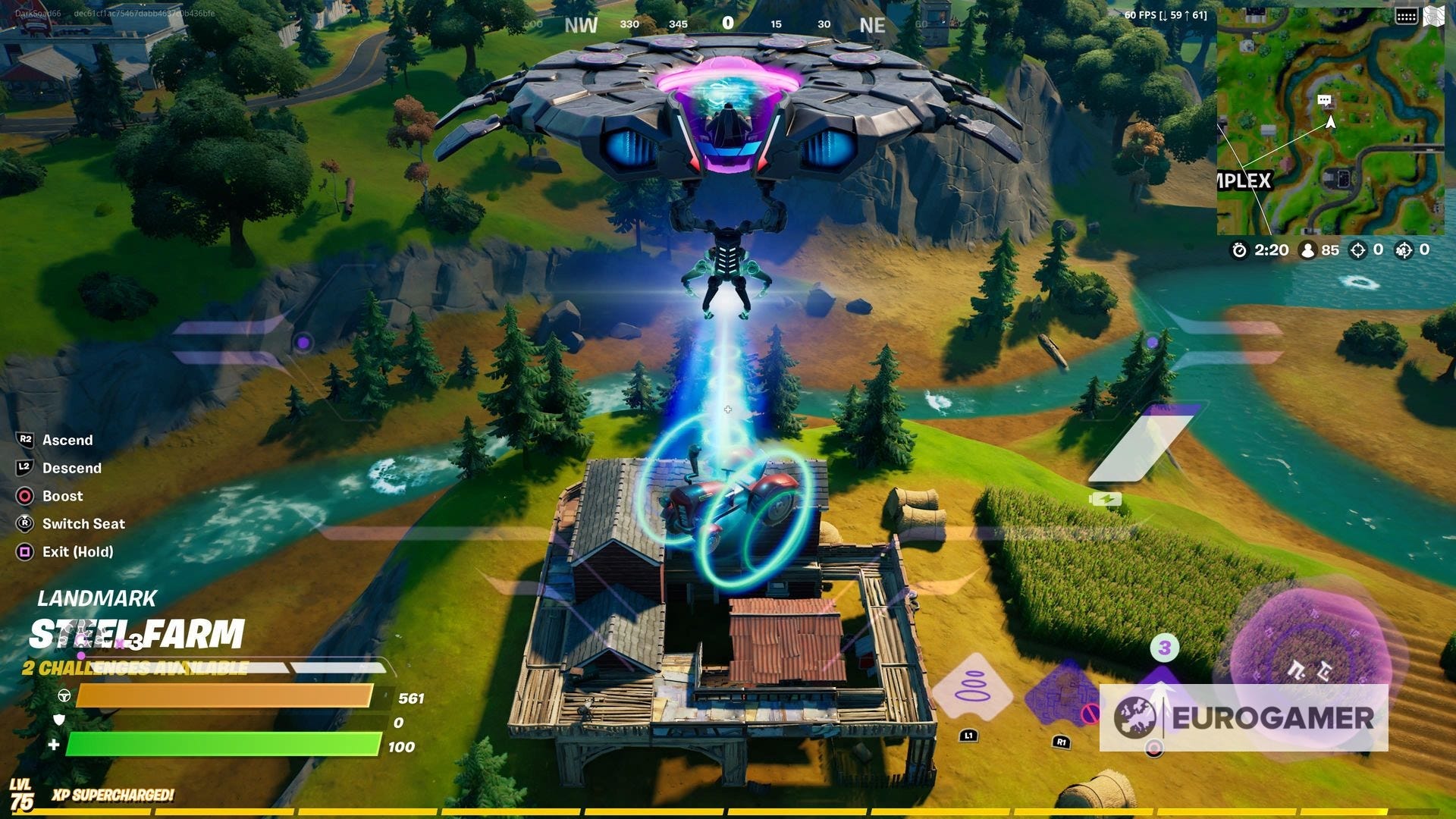1456x819 pixels.
Task: Open the Exit (Hold) option
Action: coord(24,551)
